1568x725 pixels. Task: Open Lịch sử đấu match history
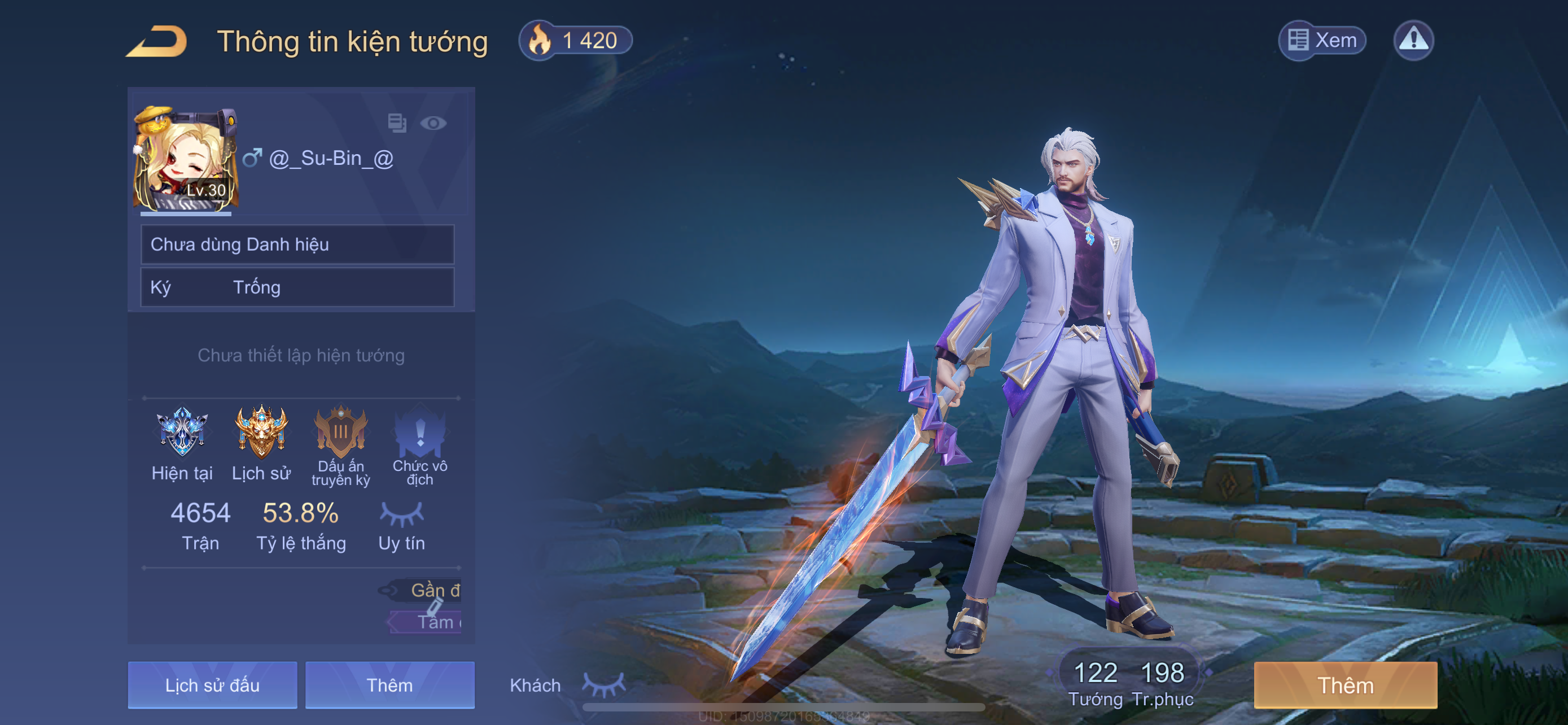212,685
